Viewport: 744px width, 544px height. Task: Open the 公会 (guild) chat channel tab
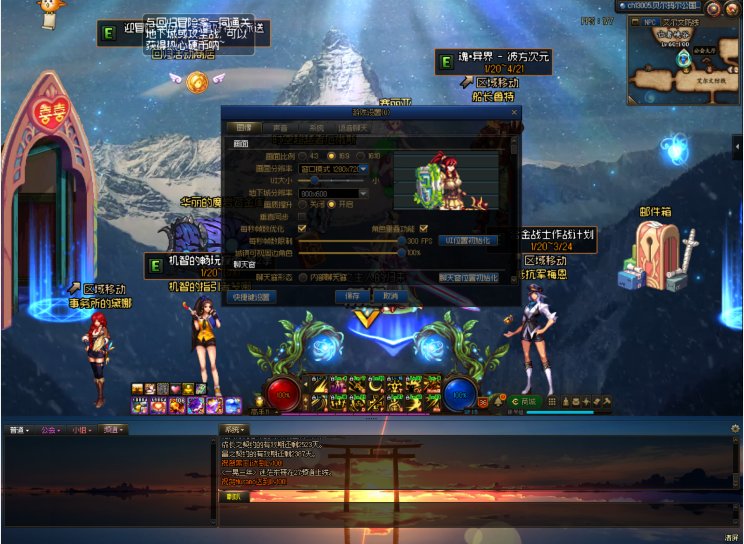50,430
